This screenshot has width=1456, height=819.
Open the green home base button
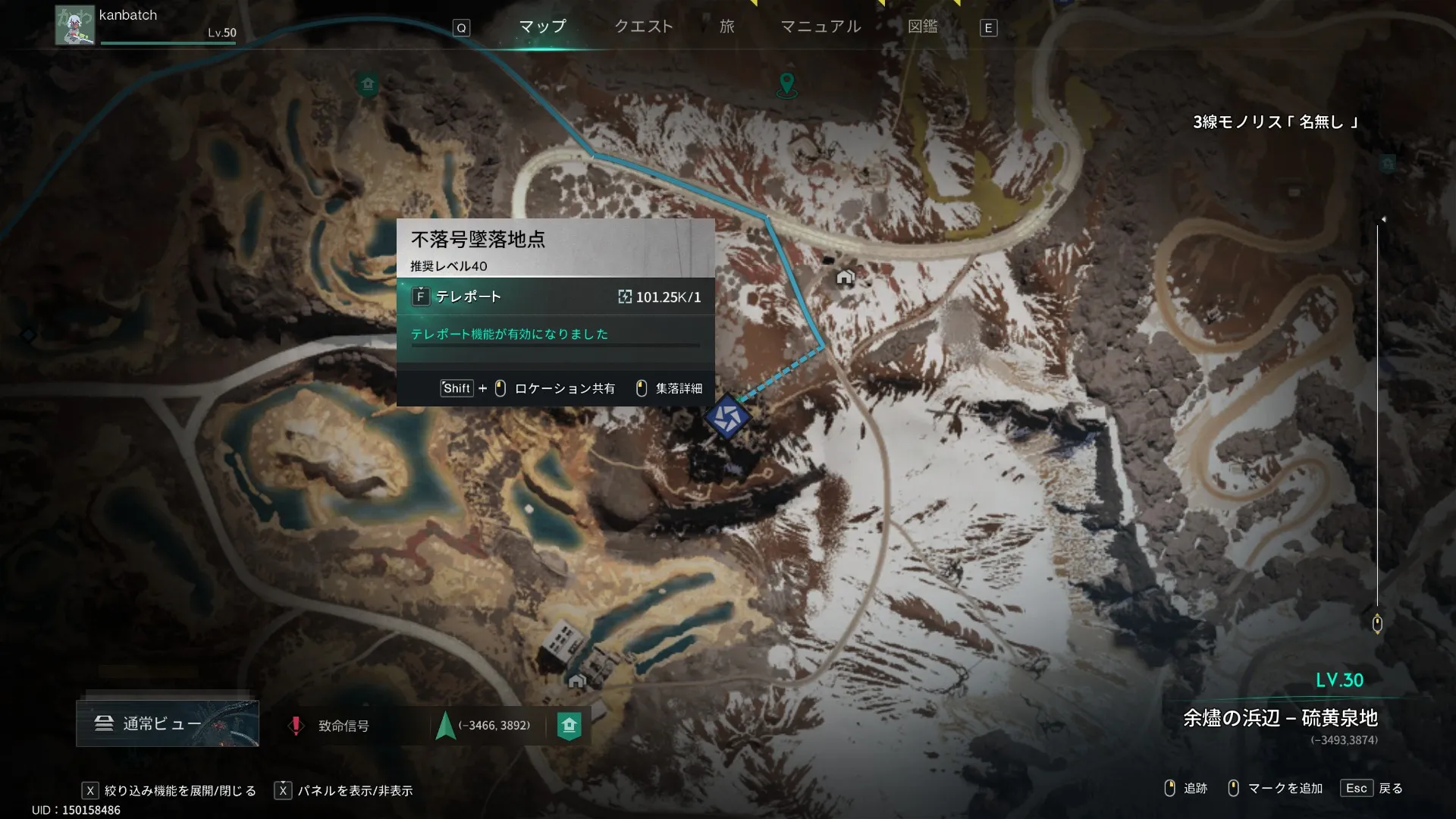(570, 725)
